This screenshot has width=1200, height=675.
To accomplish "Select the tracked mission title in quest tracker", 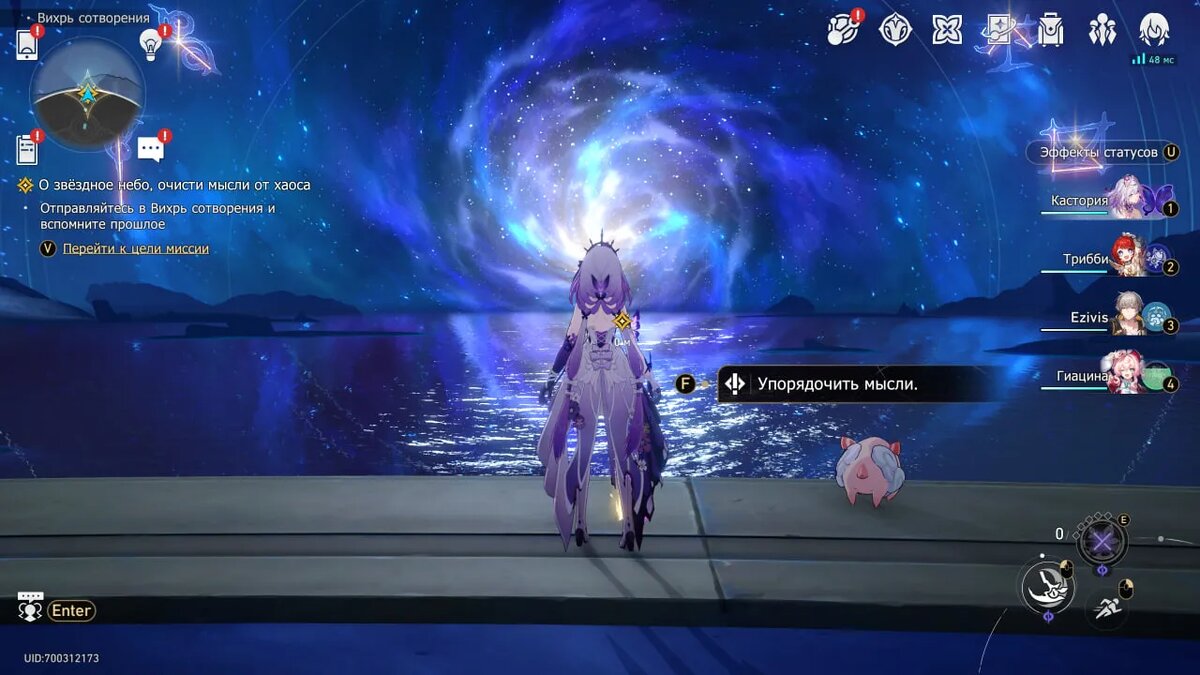I will point(174,185).
